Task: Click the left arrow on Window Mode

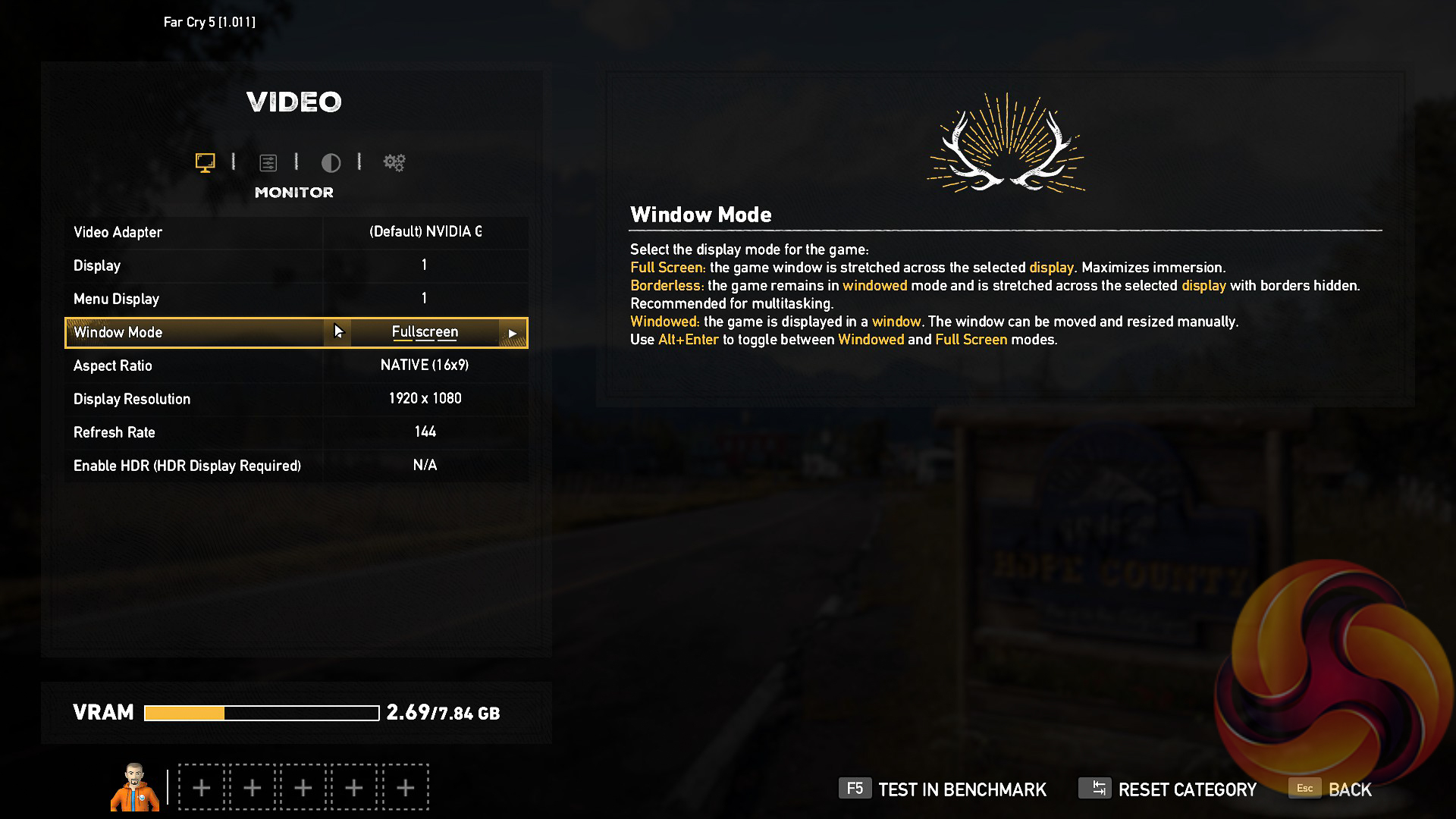Action: coord(337,332)
